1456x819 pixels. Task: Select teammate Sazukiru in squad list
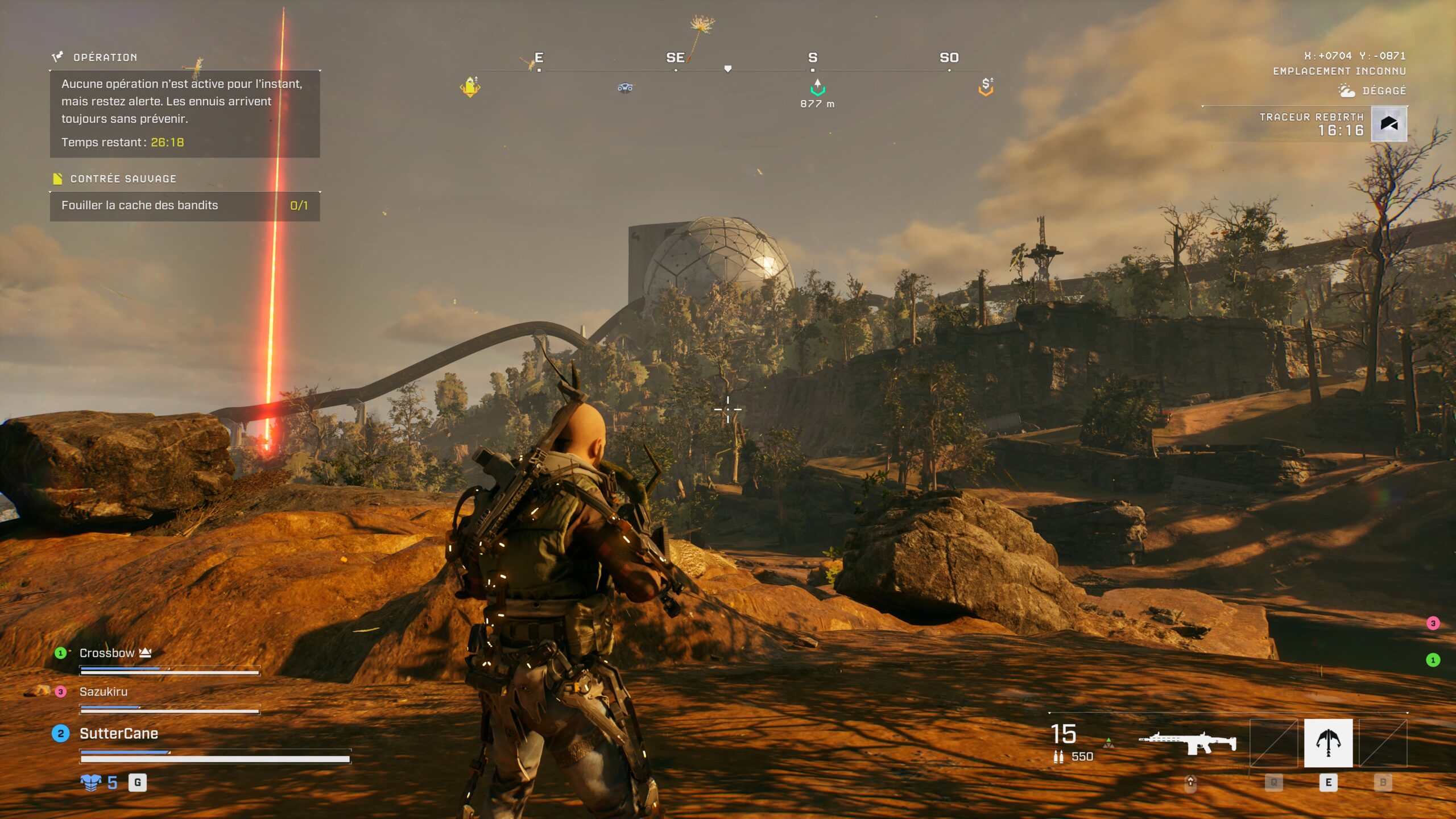[104, 692]
